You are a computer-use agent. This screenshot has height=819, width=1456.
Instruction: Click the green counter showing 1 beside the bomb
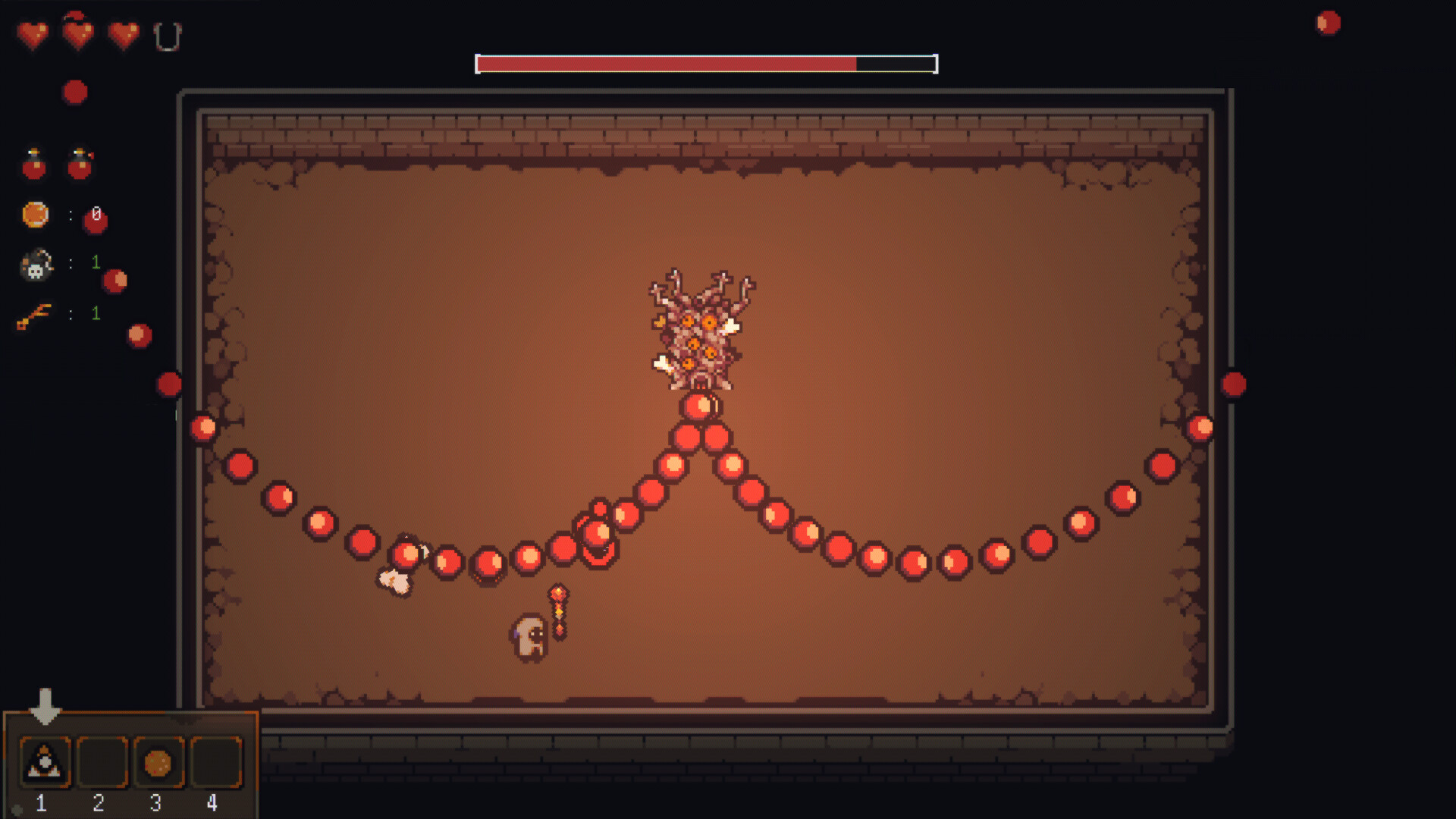pos(96,263)
